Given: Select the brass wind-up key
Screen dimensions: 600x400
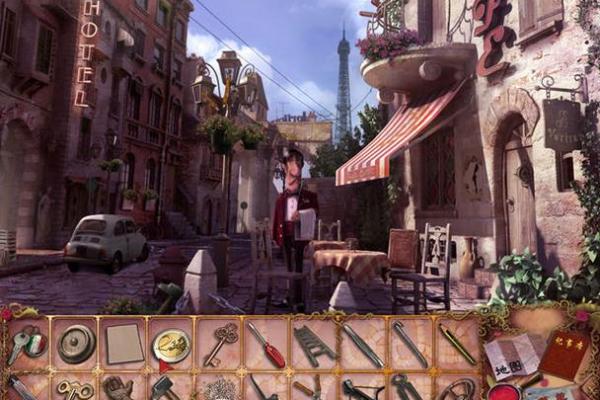Looking at the screenshot, I should click(73, 389).
